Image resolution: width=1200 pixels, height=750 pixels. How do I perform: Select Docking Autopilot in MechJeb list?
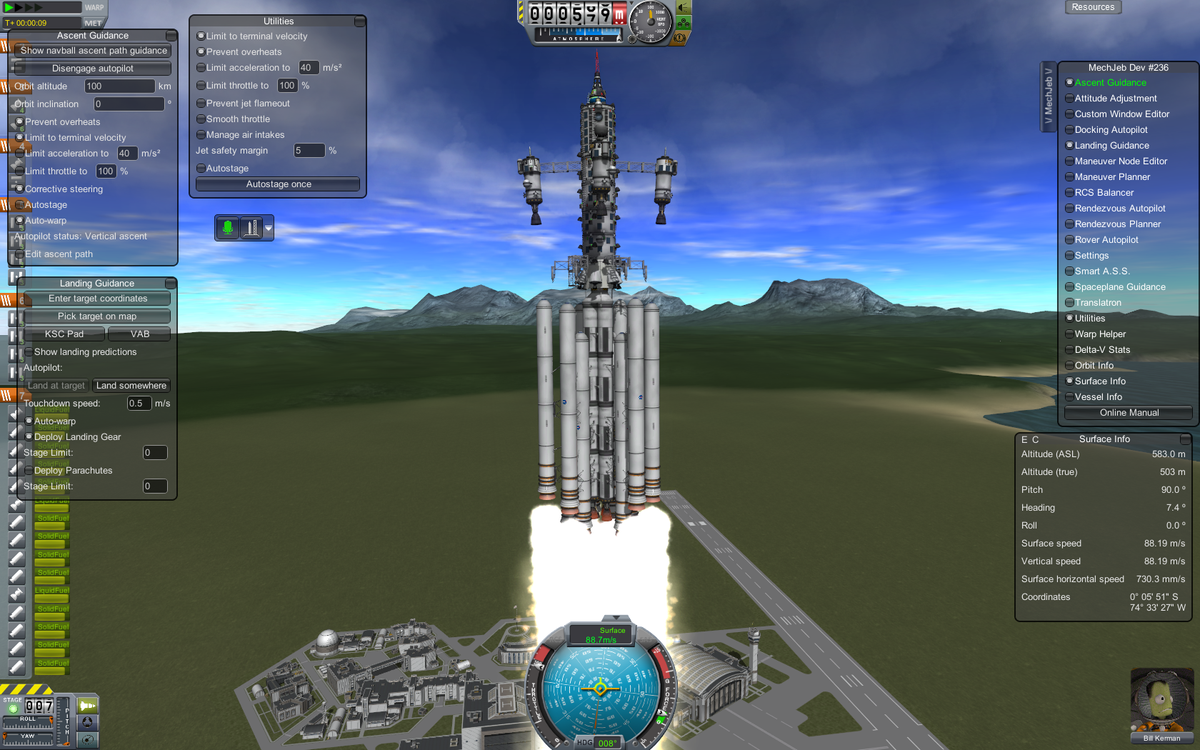pos(1111,130)
